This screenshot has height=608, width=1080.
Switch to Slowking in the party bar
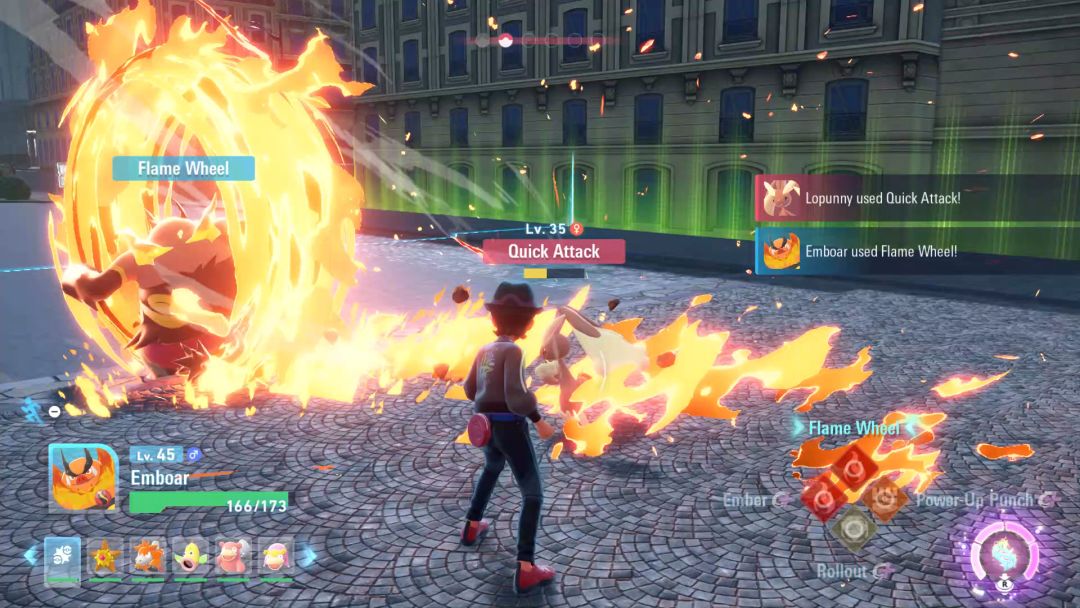276,556
